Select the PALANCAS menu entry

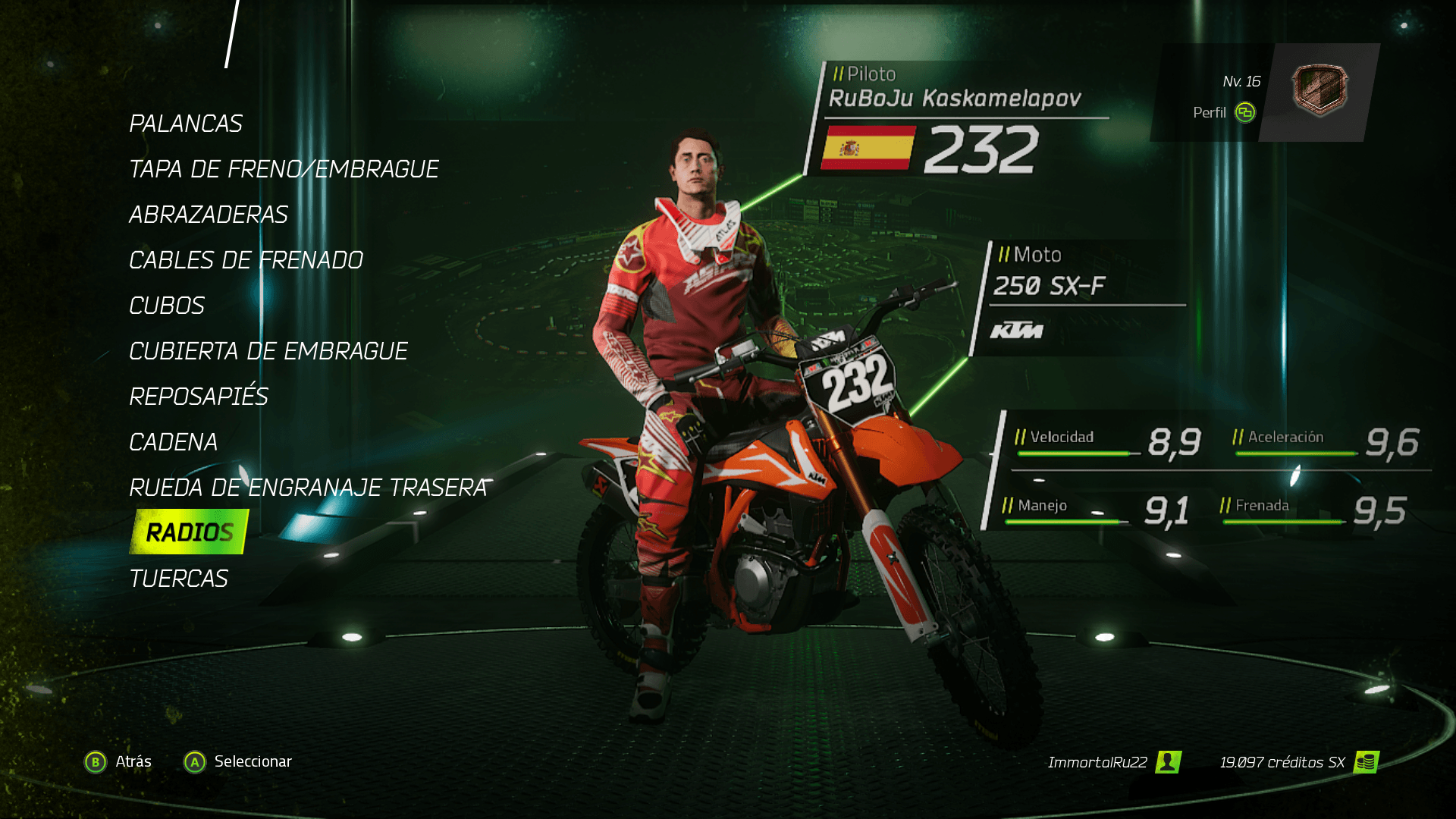coord(186,124)
